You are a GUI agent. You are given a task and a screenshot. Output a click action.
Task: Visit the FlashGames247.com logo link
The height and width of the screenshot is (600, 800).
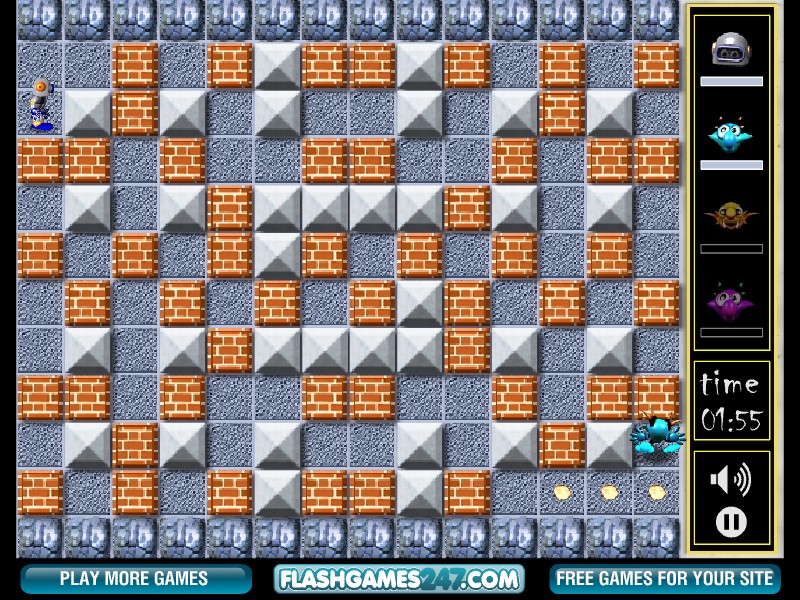(400, 578)
